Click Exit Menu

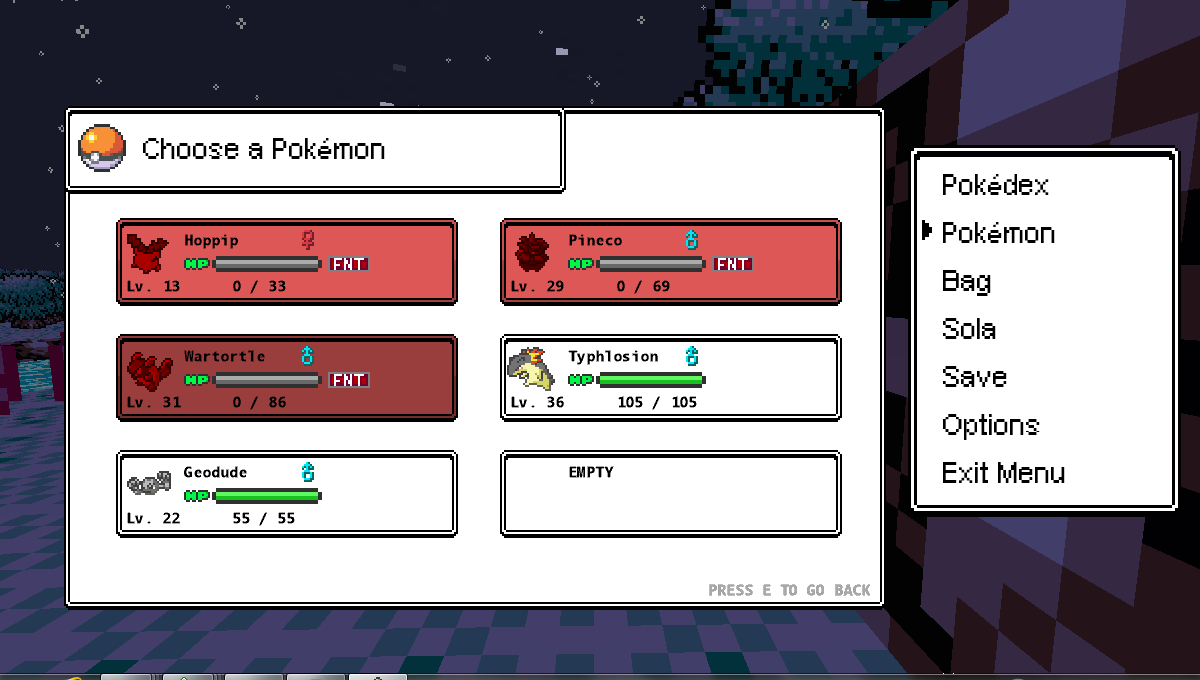tap(1003, 474)
